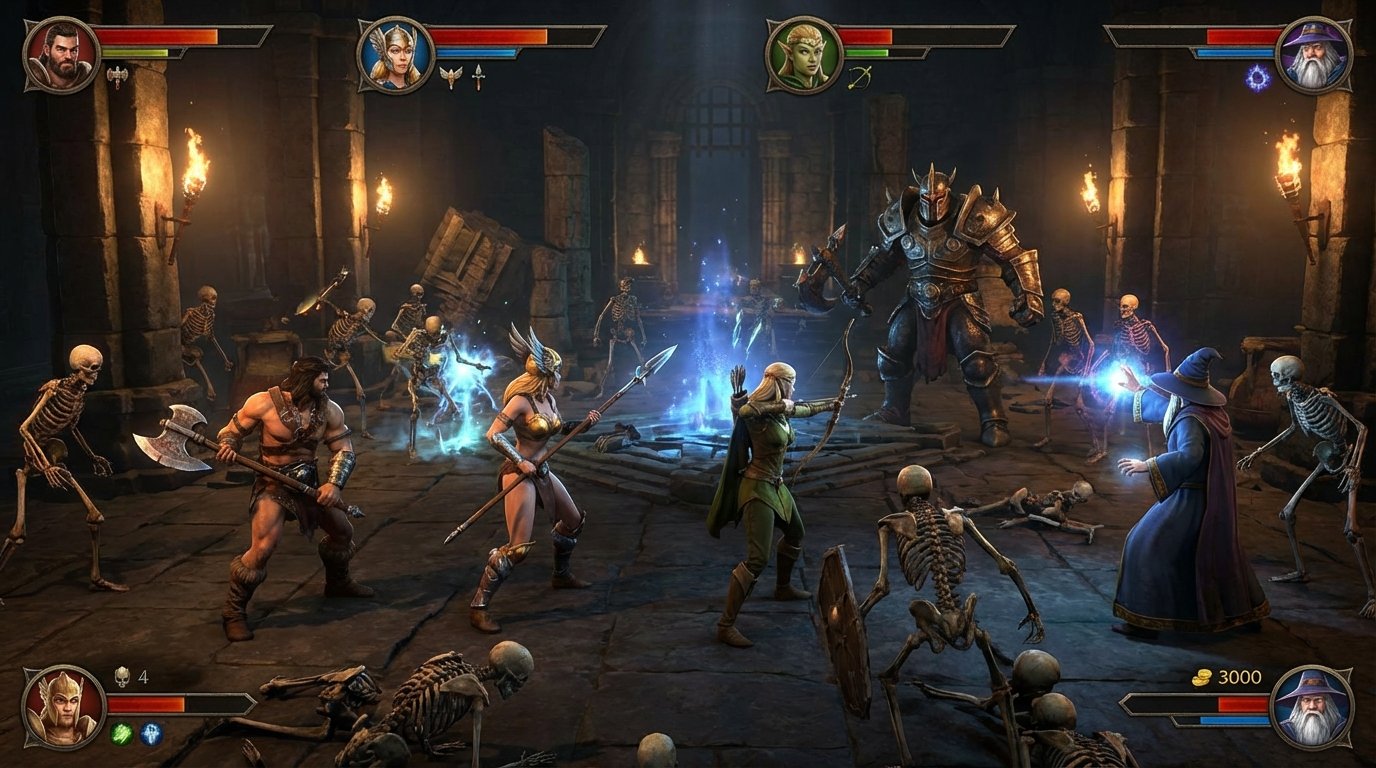Screen dimensions: 1376x768
Task: Select the blue frost ability icon
Action: coord(150,734)
